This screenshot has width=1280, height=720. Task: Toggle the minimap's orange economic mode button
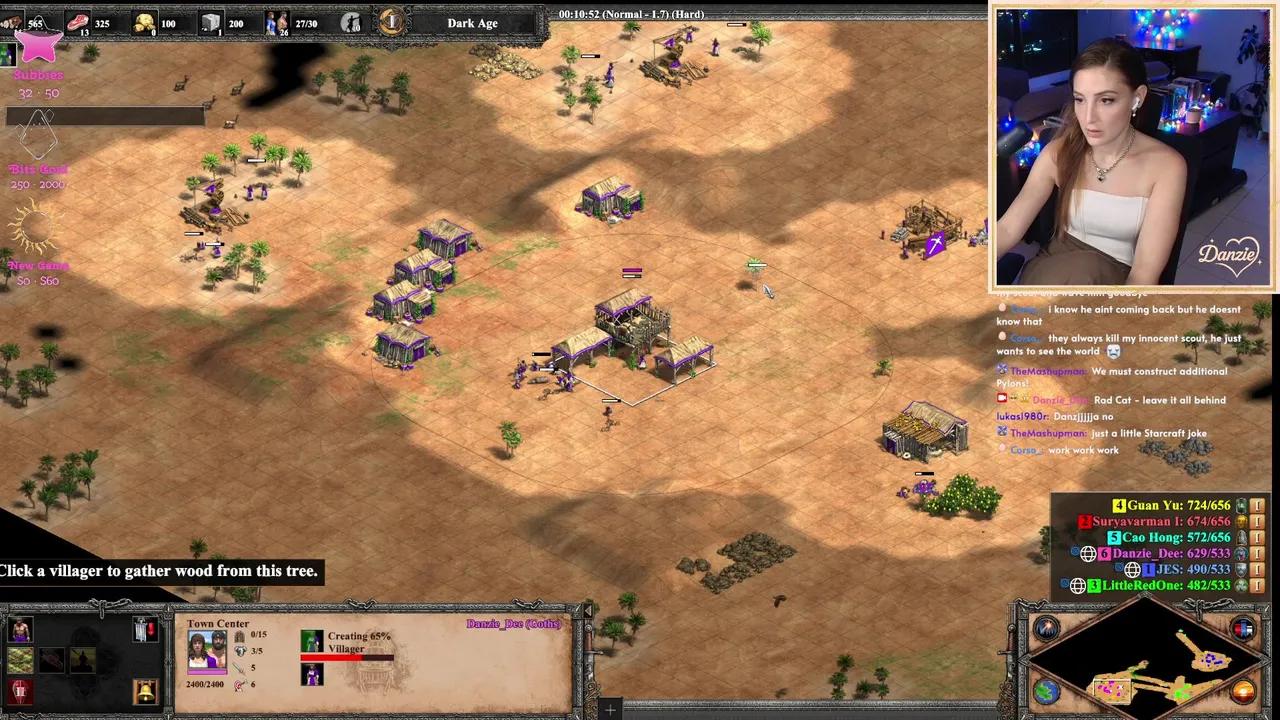1243,691
